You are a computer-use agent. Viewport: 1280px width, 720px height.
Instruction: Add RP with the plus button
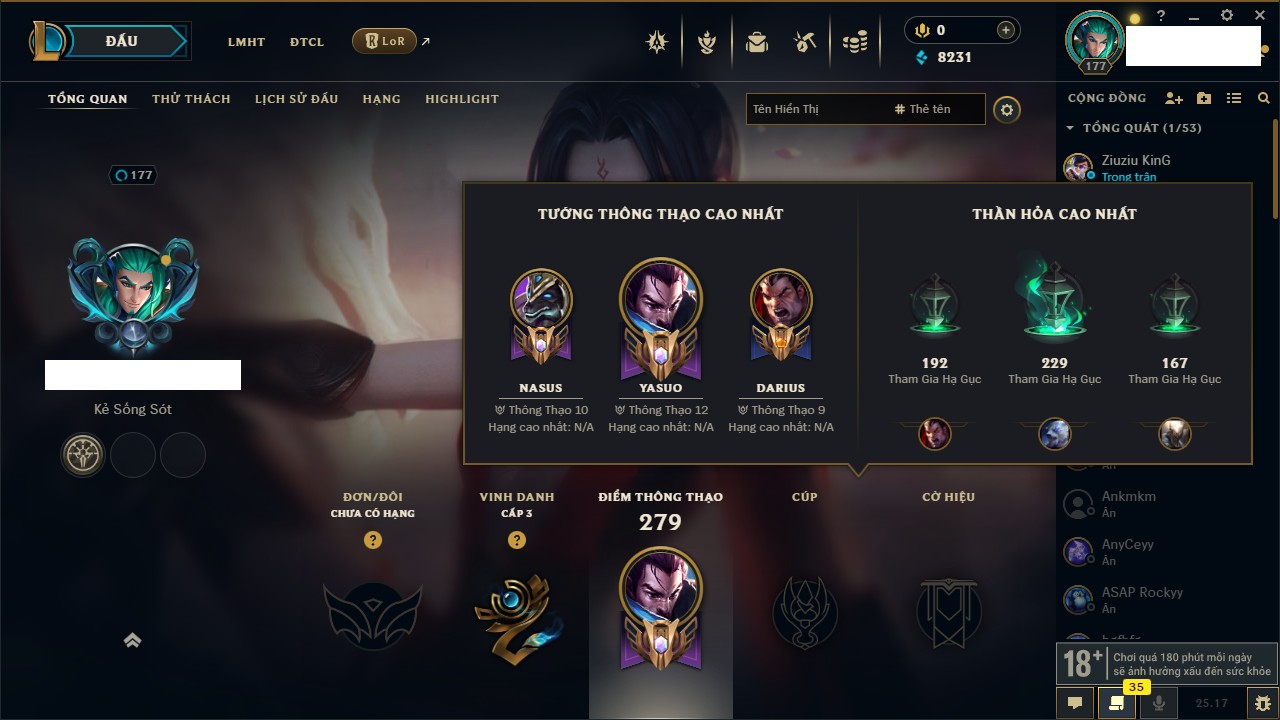(1005, 30)
